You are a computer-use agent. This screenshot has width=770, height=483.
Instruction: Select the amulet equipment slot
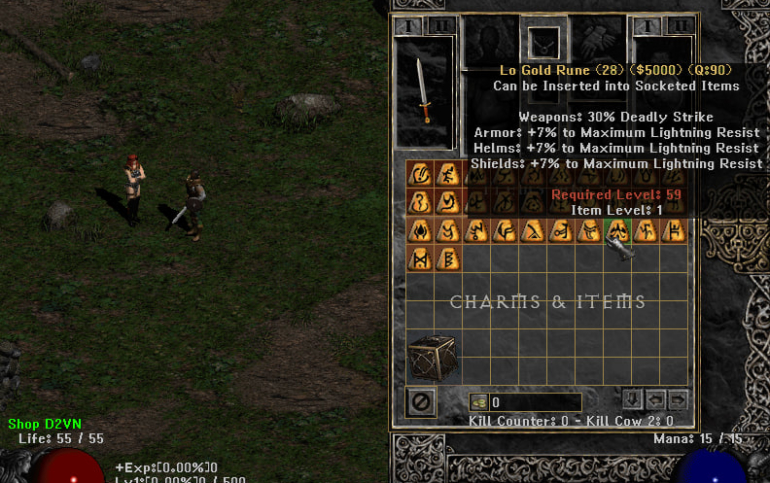(543, 42)
